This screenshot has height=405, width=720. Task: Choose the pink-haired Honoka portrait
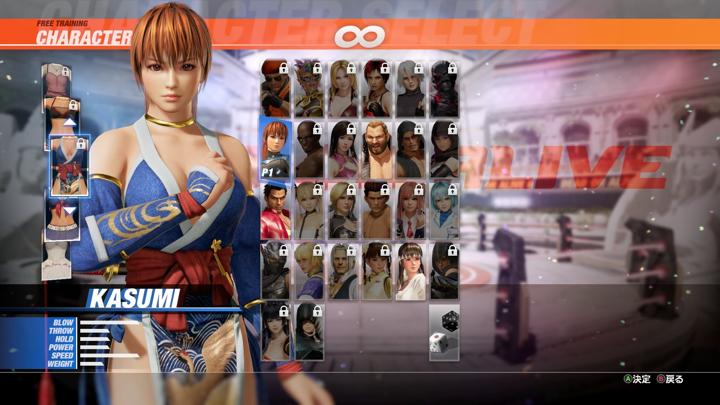coord(410,209)
